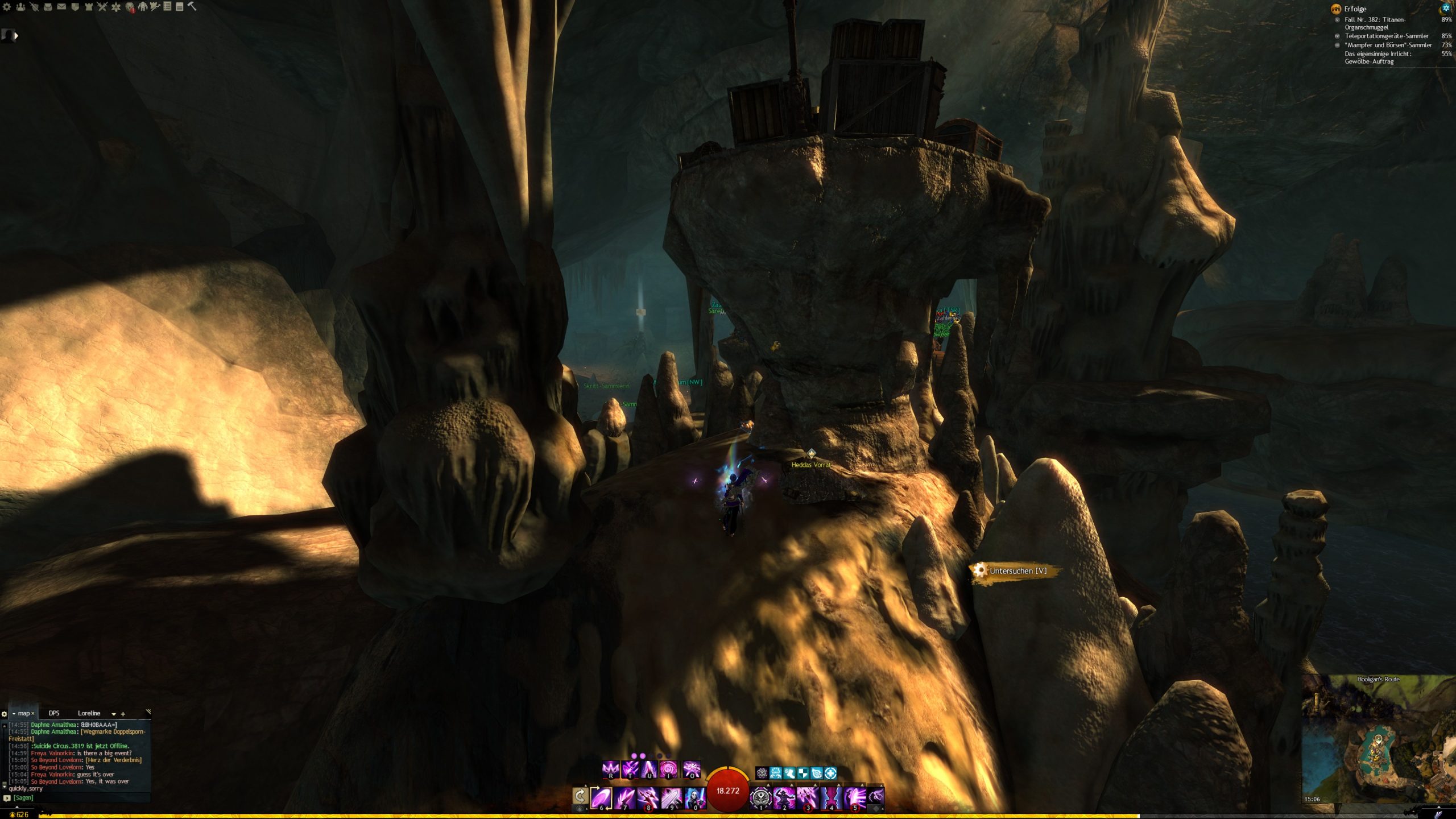
Task: Open the hammer icon in top menu
Action: click(192, 6)
